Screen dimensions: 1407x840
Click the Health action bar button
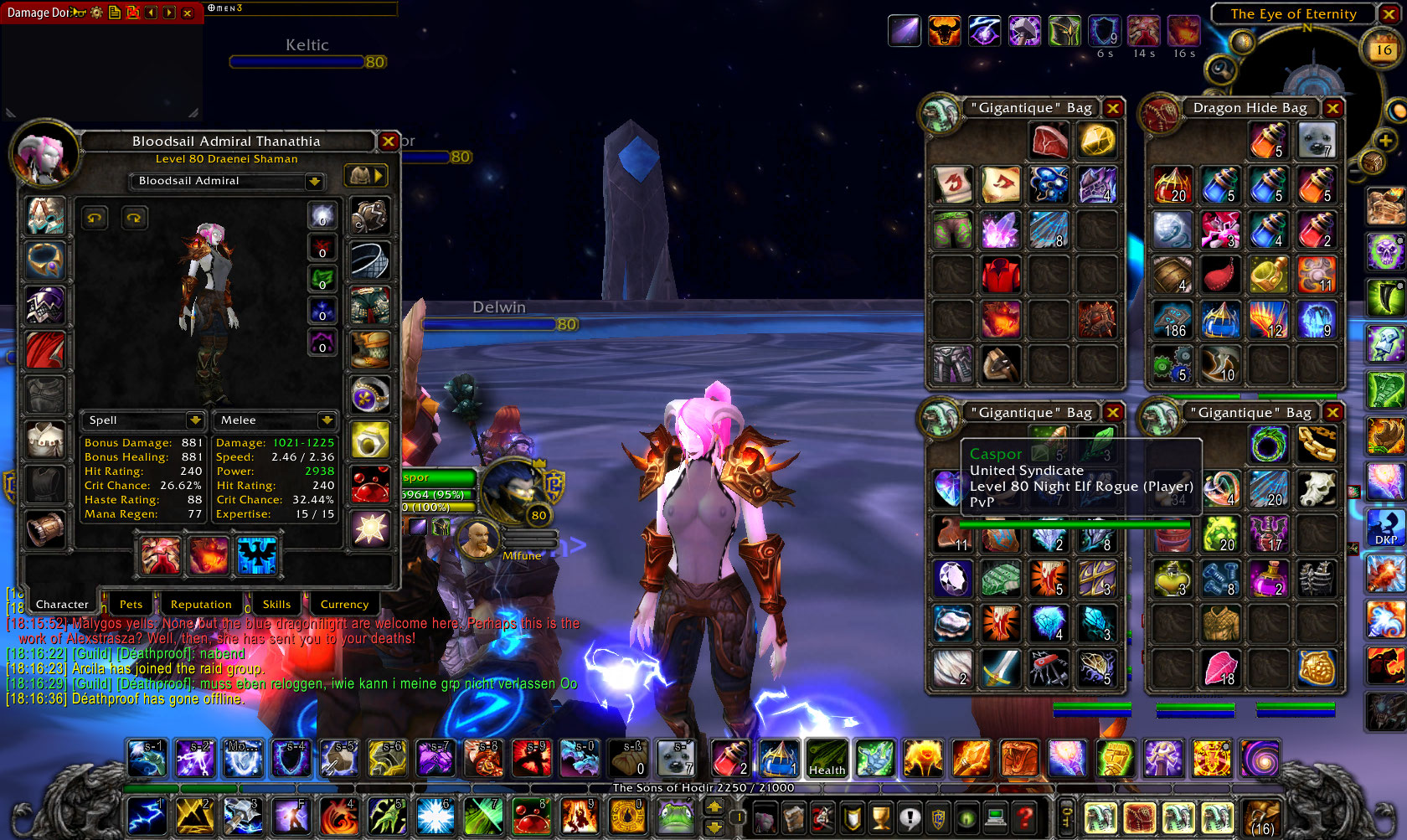[827, 758]
